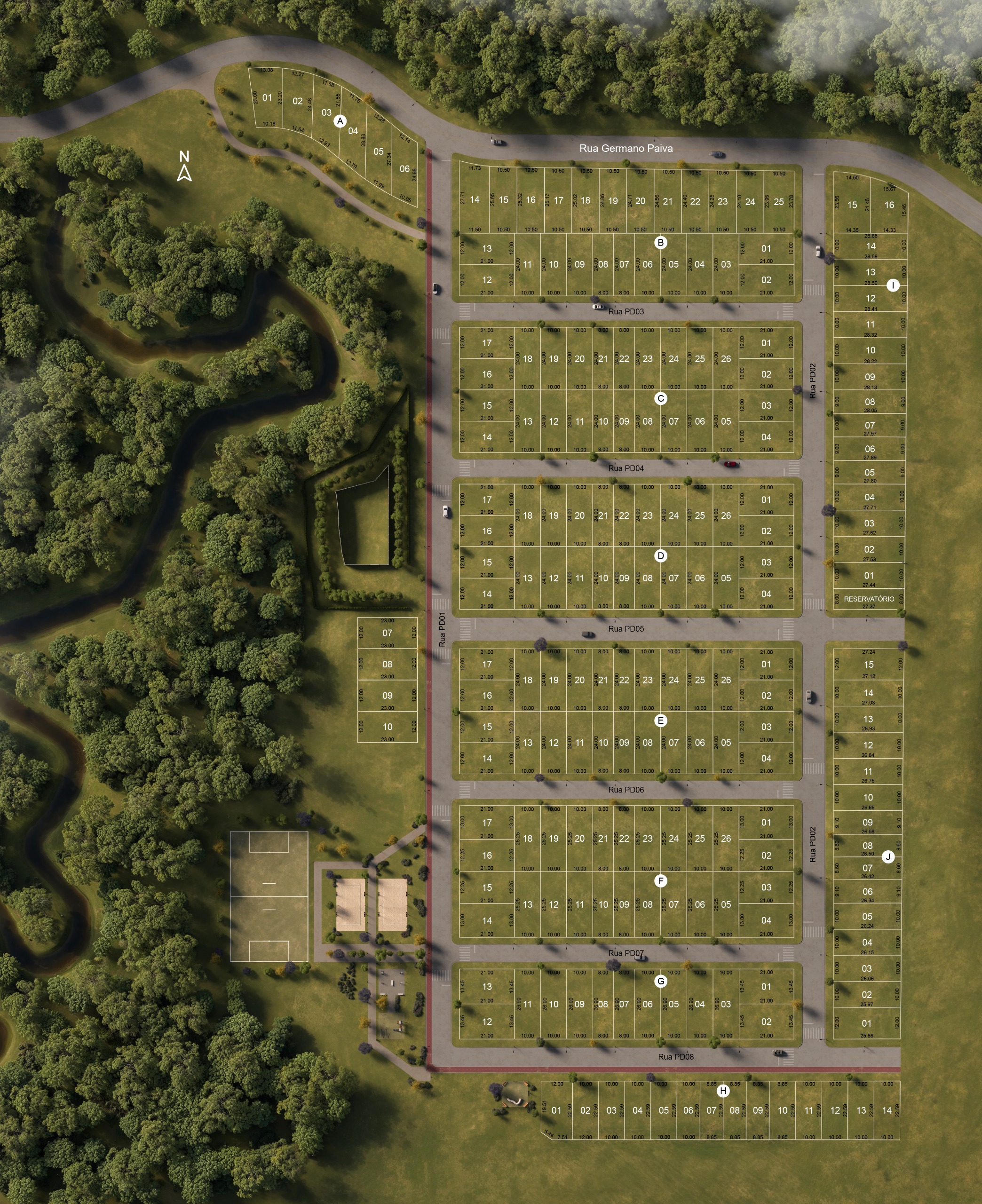Choose the block H marker
This screenshot has width=982, height=1204.
click(723, 1091)
